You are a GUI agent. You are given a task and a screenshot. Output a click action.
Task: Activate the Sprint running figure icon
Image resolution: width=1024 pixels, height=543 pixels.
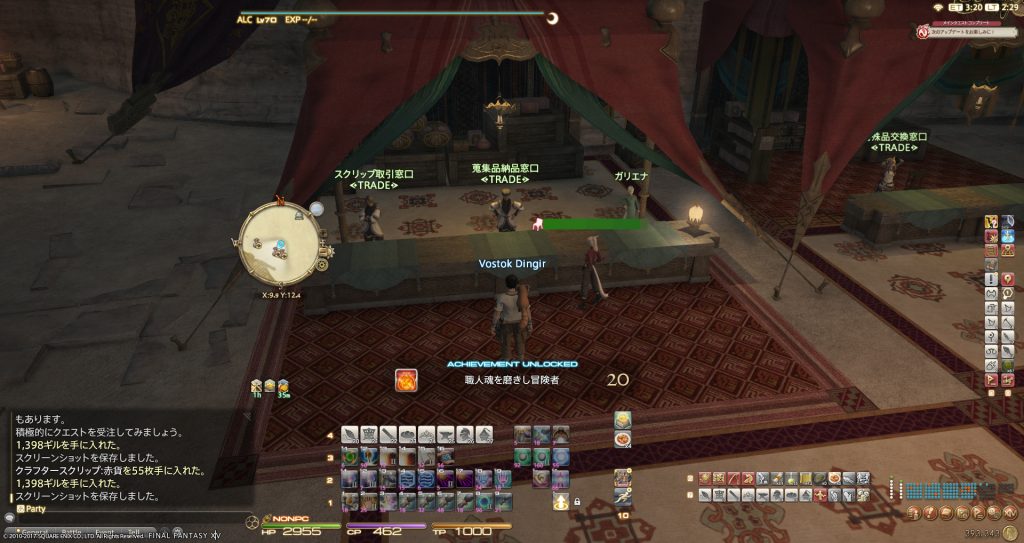click(x=622, y=496)
